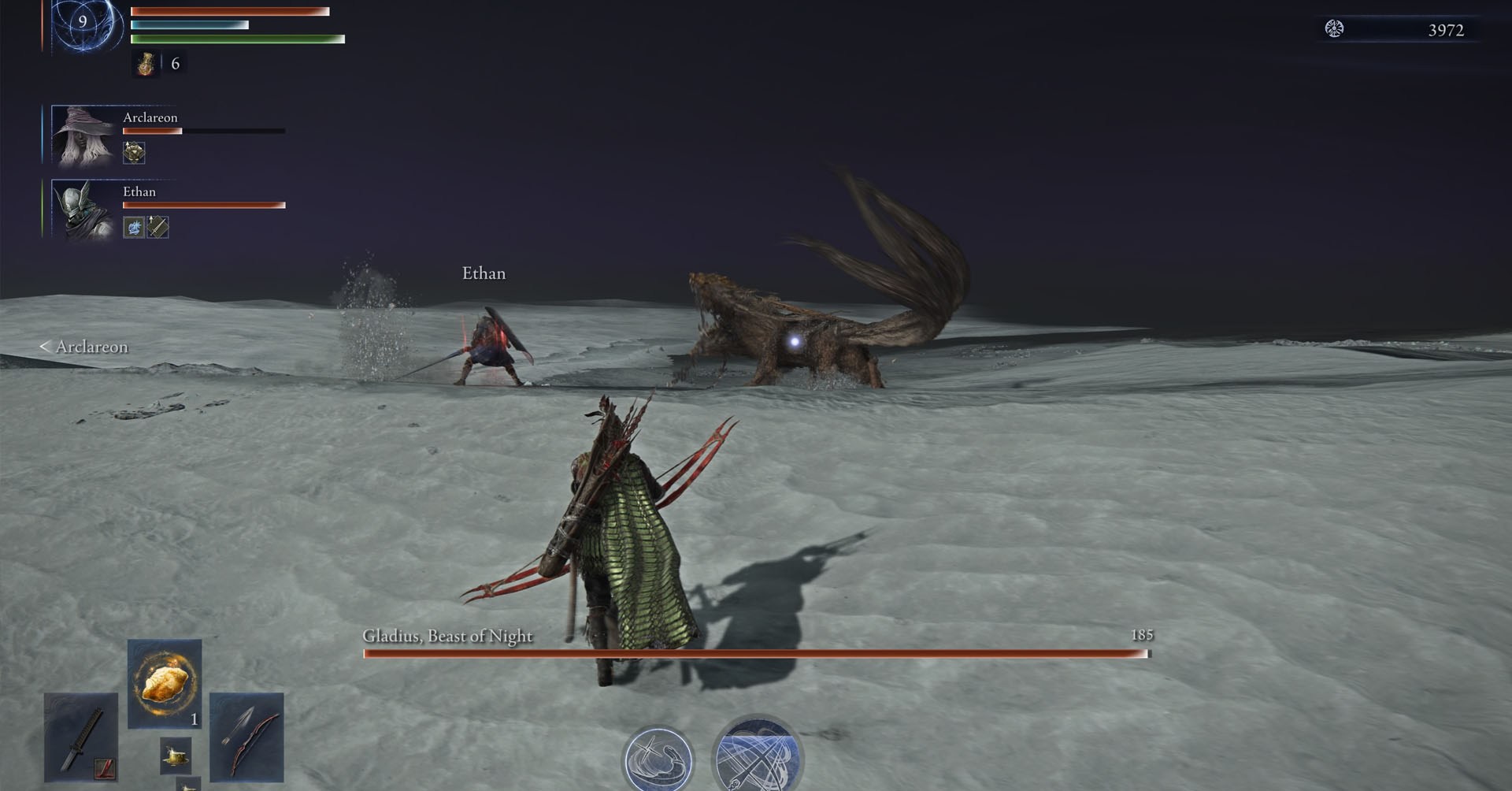This screenshot has width=1512, height=791.
Task: Select the small pot consumable icon
Action: coord(176,754)
